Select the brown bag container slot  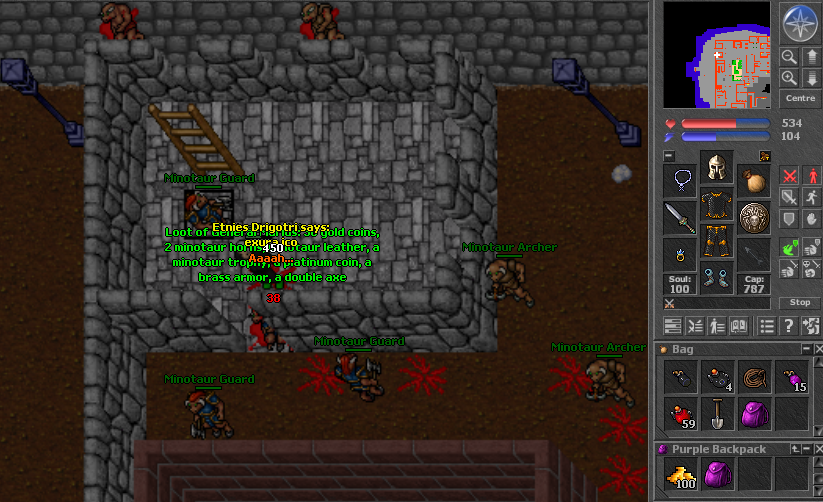754,181
